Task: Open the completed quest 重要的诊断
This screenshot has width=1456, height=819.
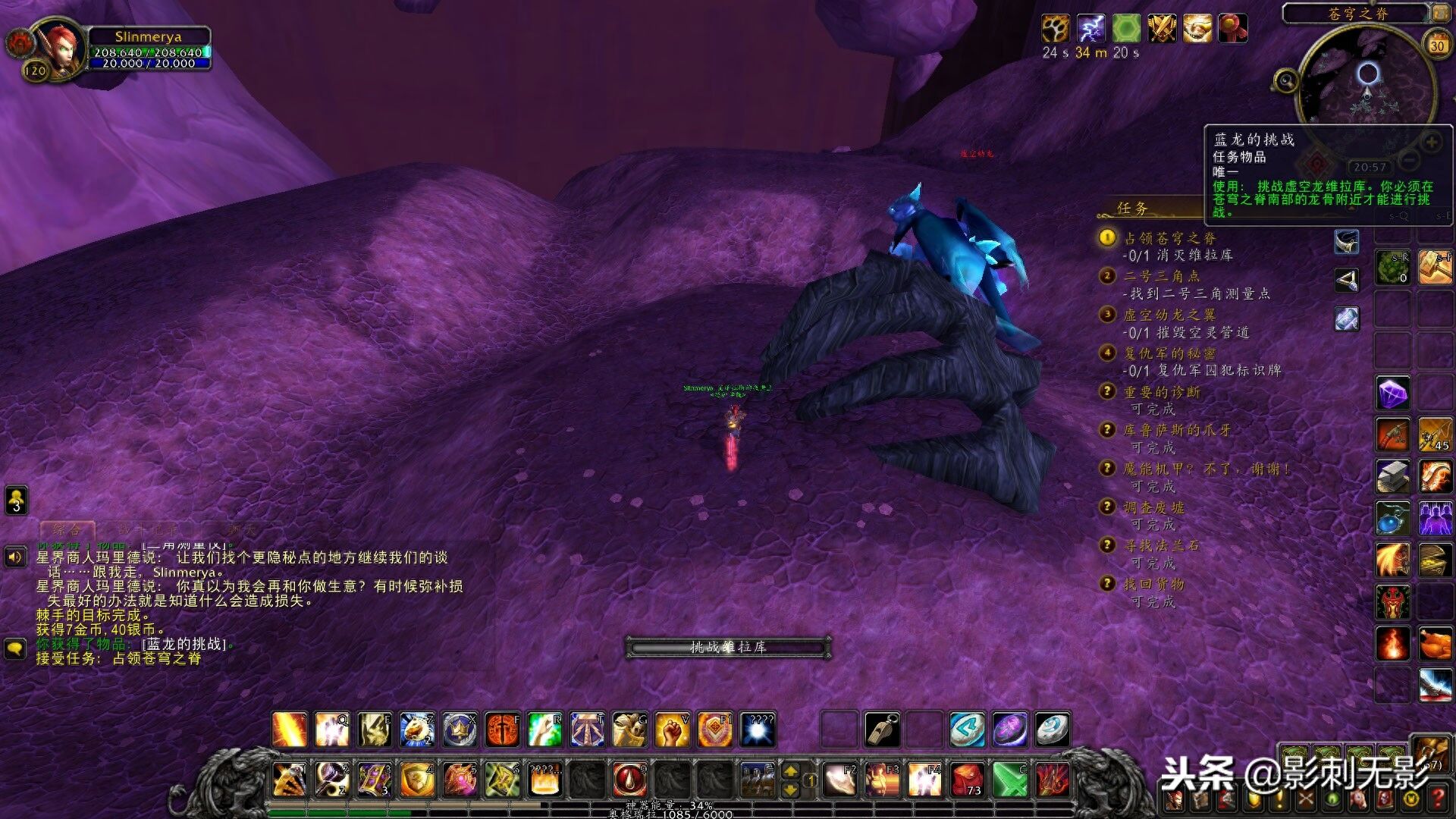Action: pyautogui.click(x=1161, y=392)
